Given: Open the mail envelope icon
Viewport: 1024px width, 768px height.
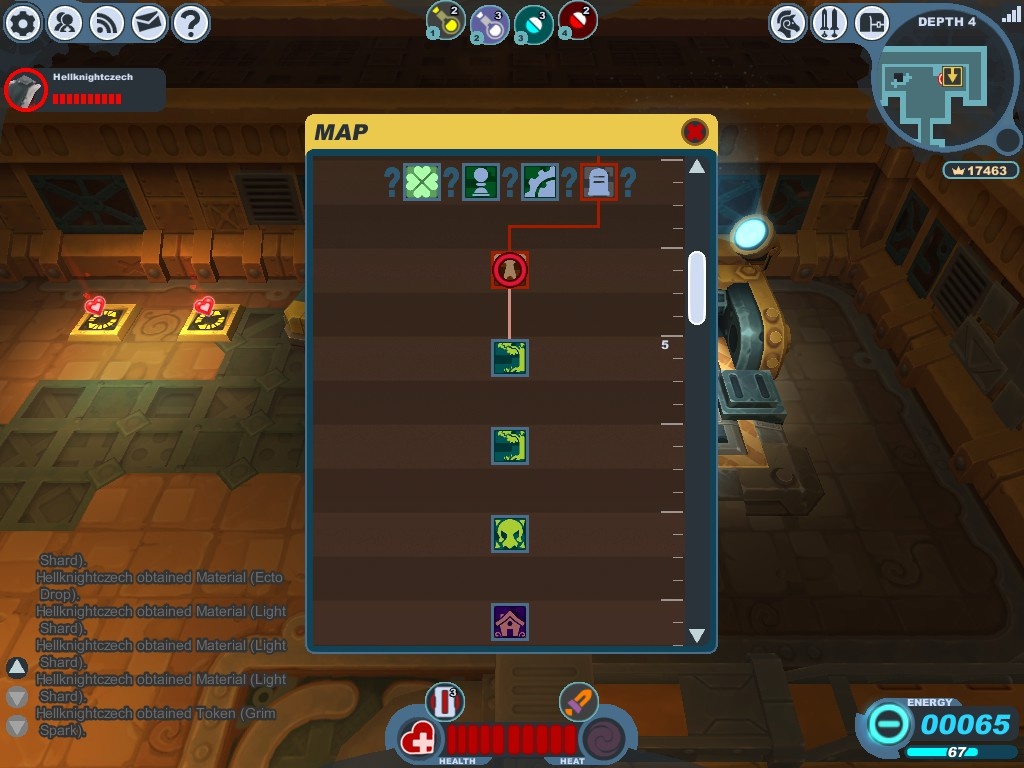Looking at the screenshot, I should coord(148,22).
